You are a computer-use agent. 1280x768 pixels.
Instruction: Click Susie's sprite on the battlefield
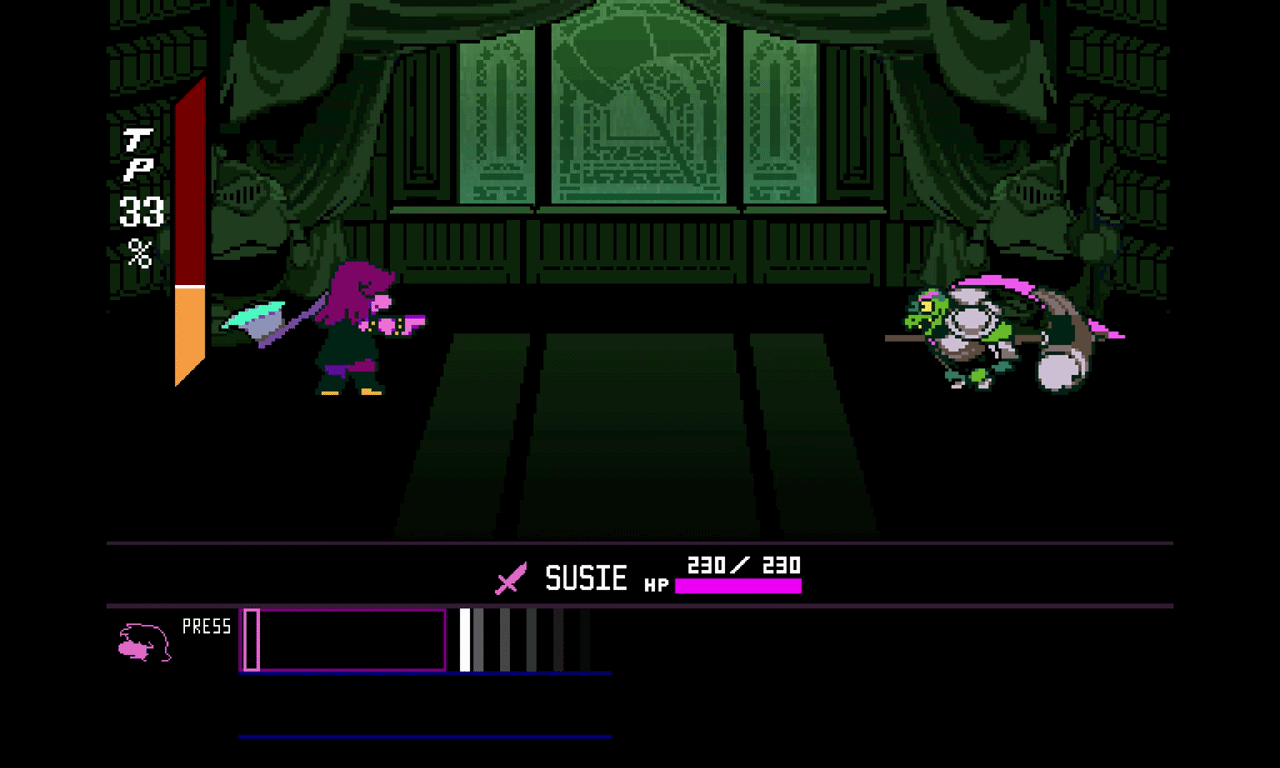point(350,330)
